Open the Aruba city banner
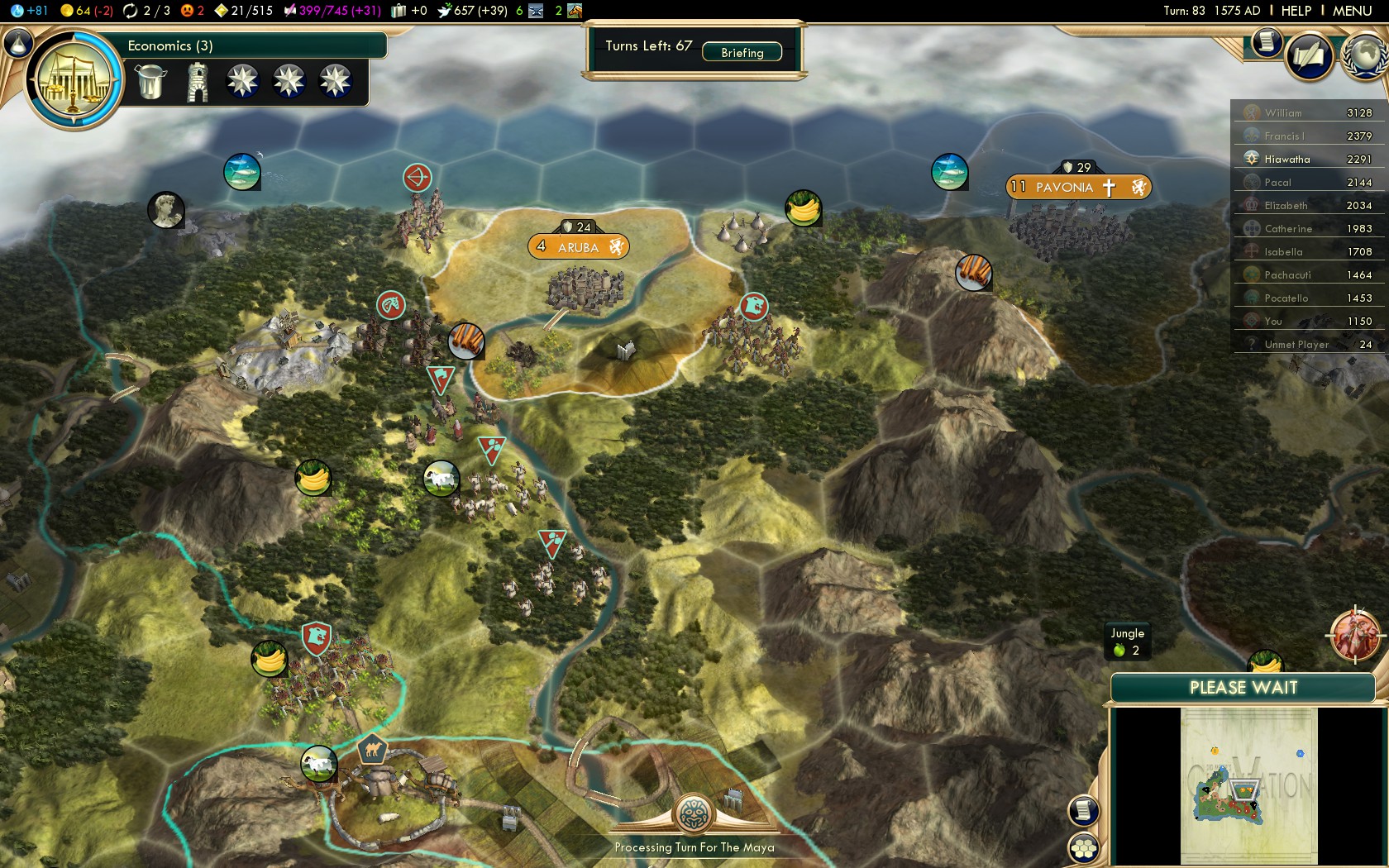Viewport: 1389px width, 868px height. pos(579,246)
